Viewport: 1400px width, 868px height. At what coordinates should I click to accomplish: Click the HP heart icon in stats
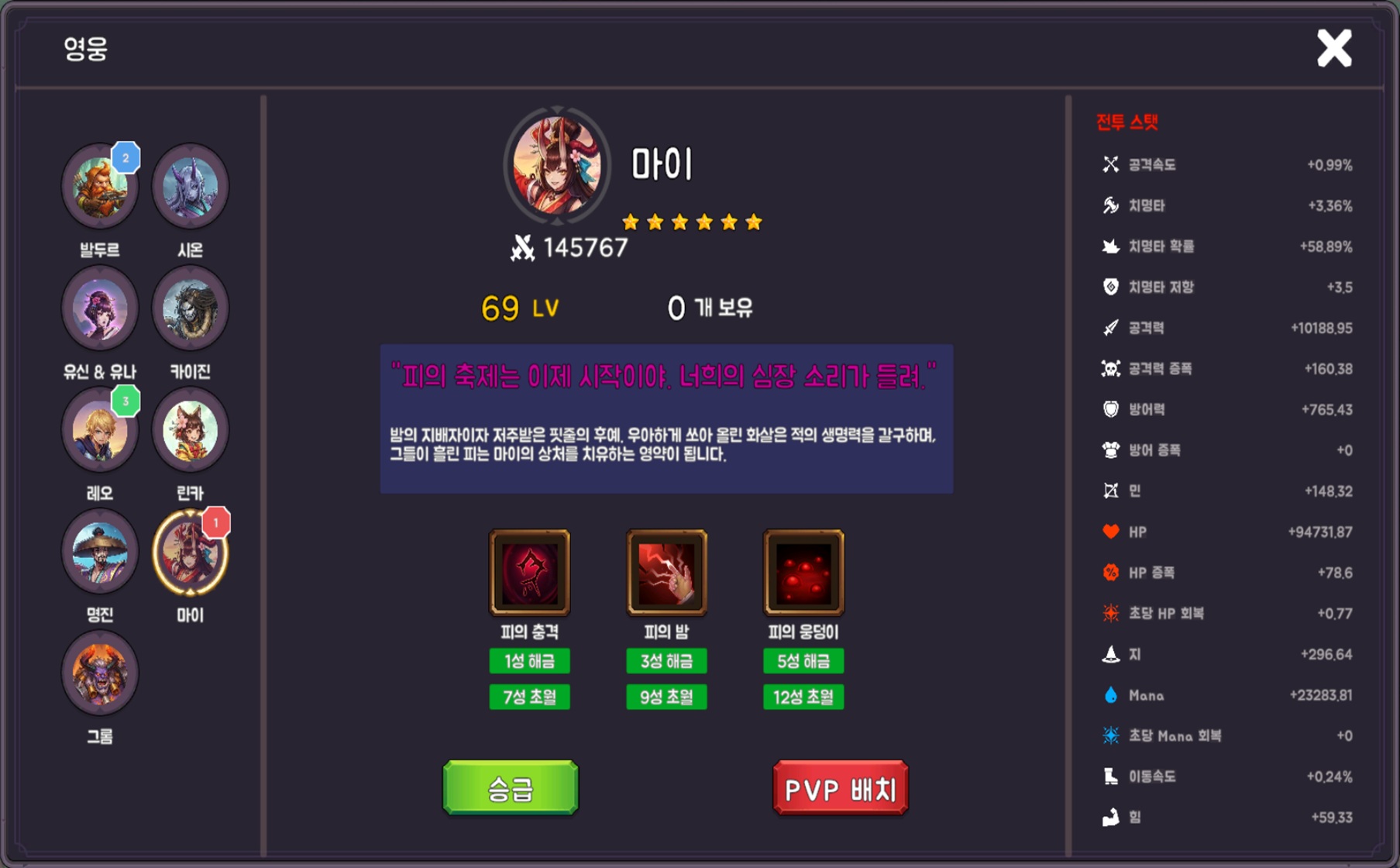point(1109,532)
